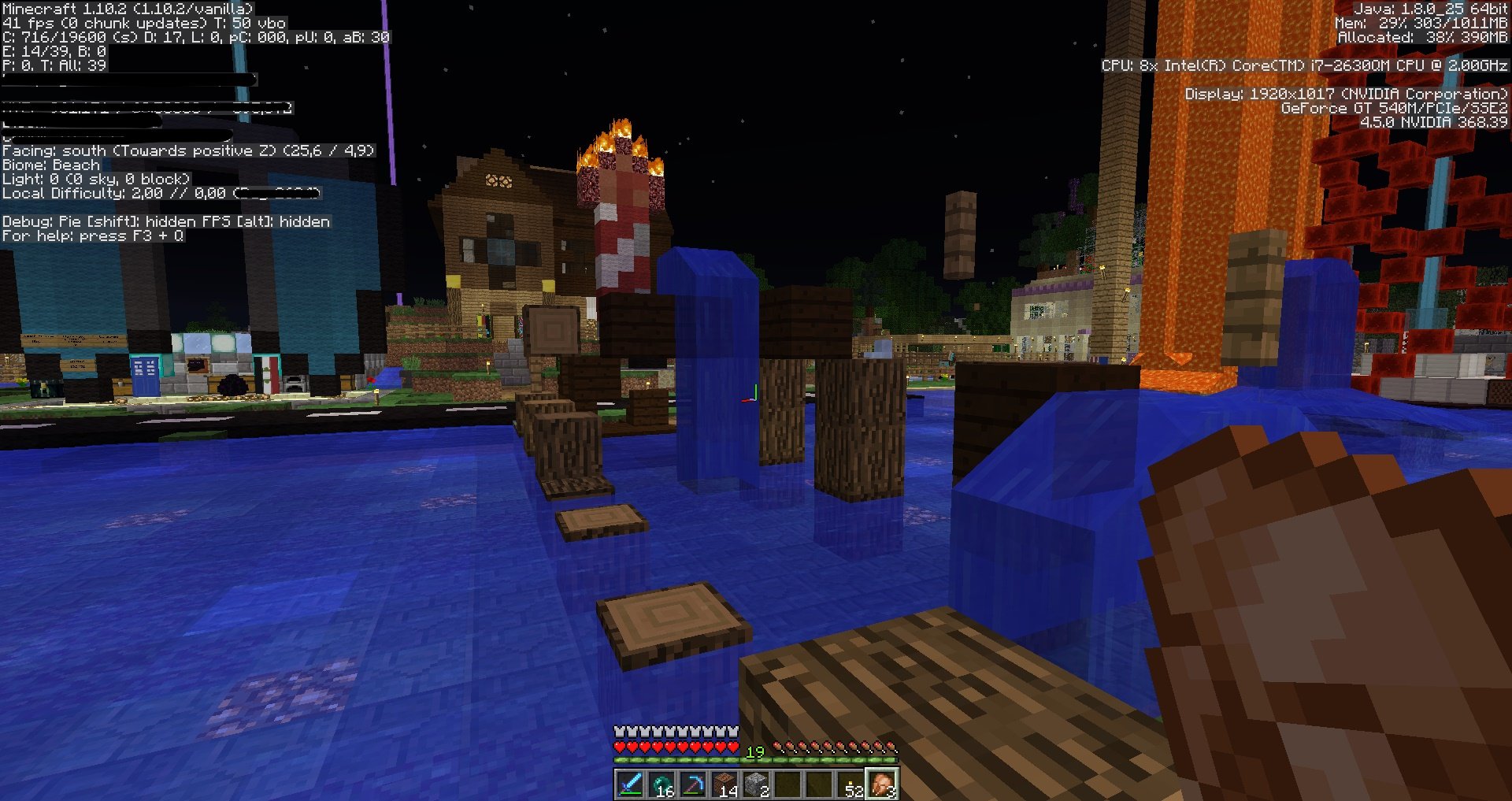Pick the cobblestone block hotbar slot

[756, 784]
